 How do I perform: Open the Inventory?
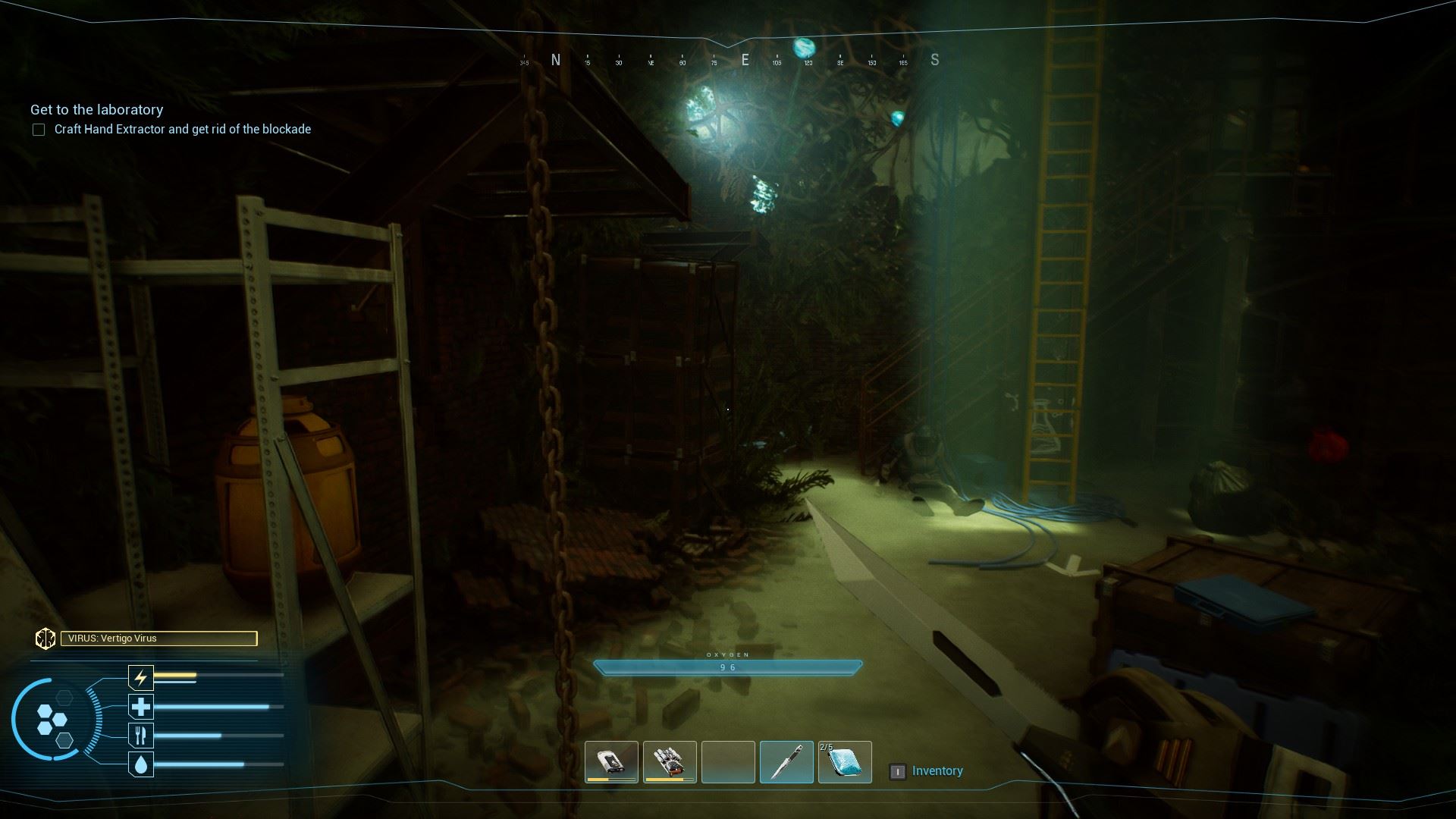937,771
